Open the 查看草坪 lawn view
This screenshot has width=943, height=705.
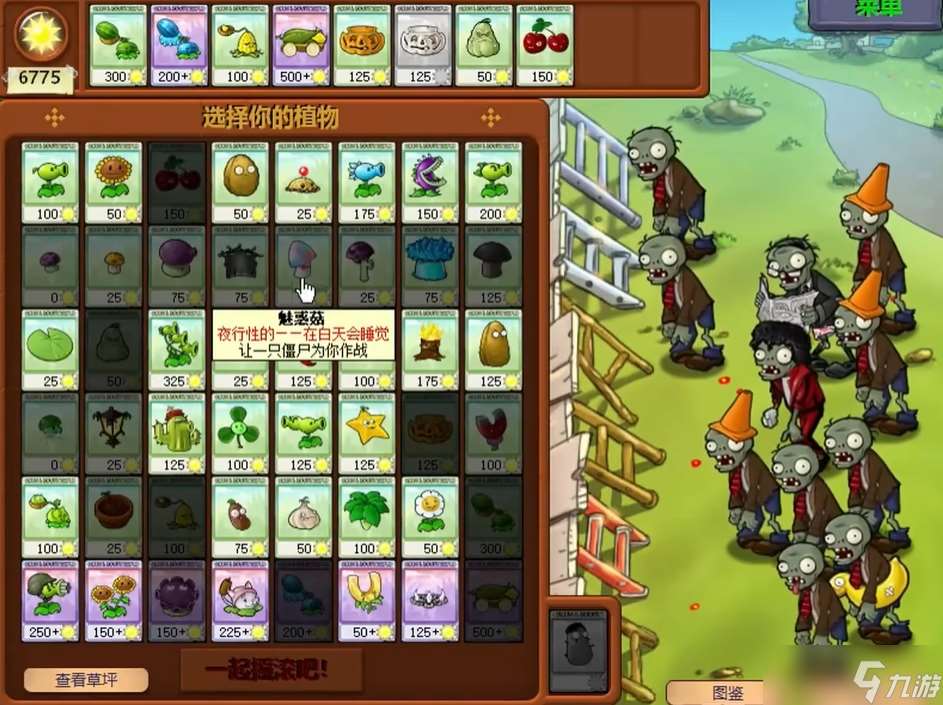(x=86, y=680)
